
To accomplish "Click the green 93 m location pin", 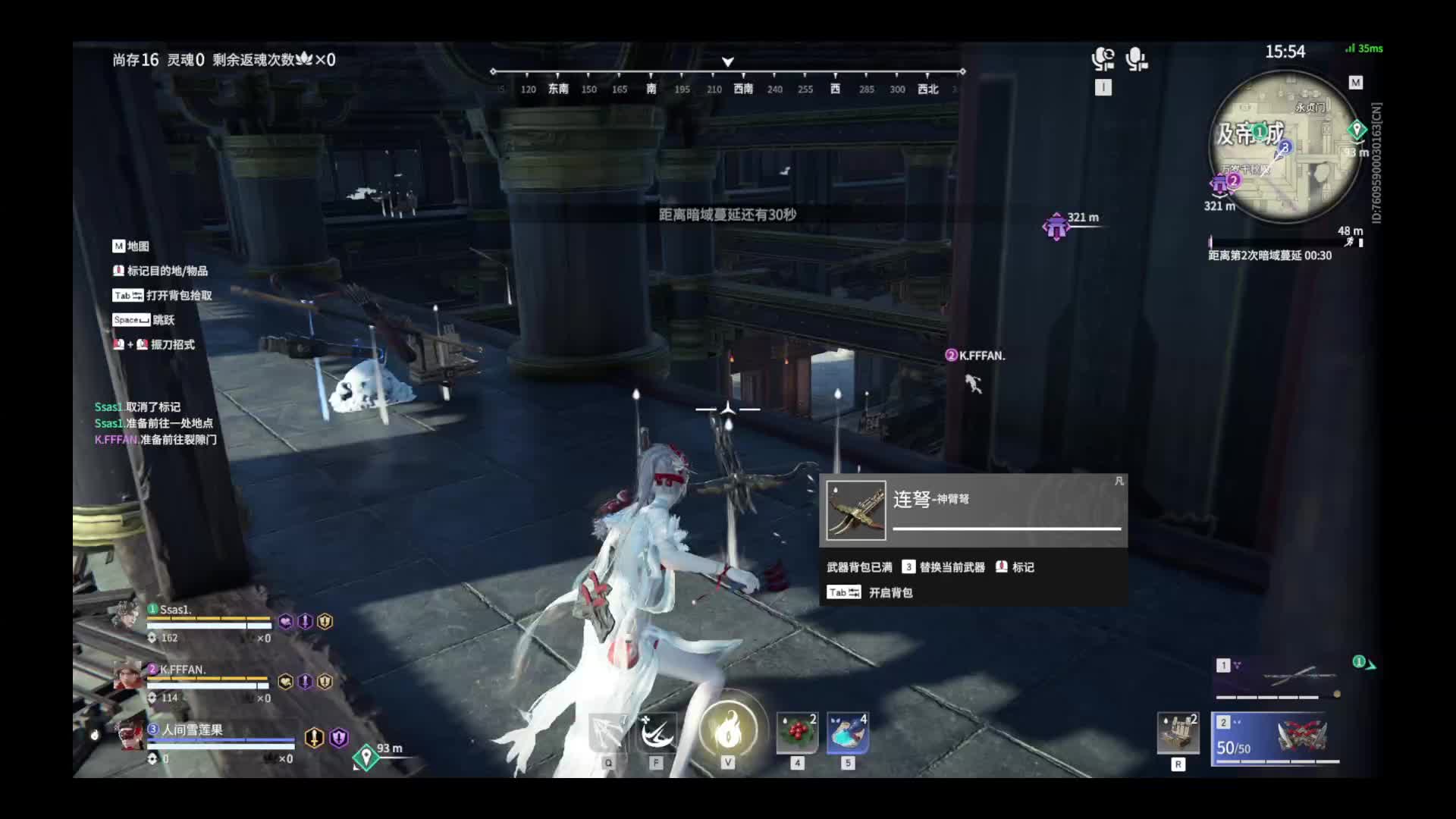I will 366,756.
